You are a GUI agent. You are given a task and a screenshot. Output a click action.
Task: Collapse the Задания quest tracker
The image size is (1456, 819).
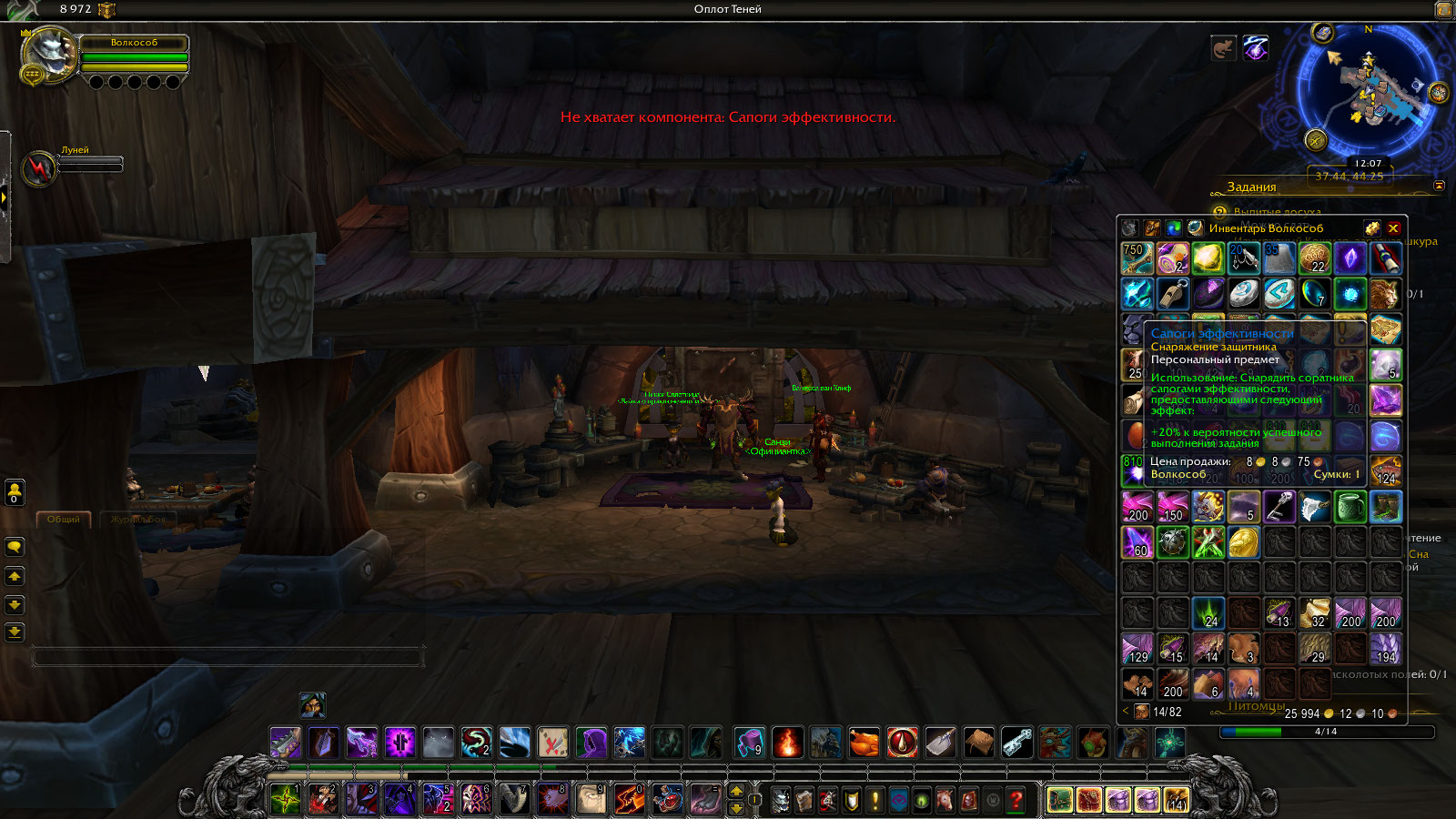pyautogui.click(x=1439, y=186)
